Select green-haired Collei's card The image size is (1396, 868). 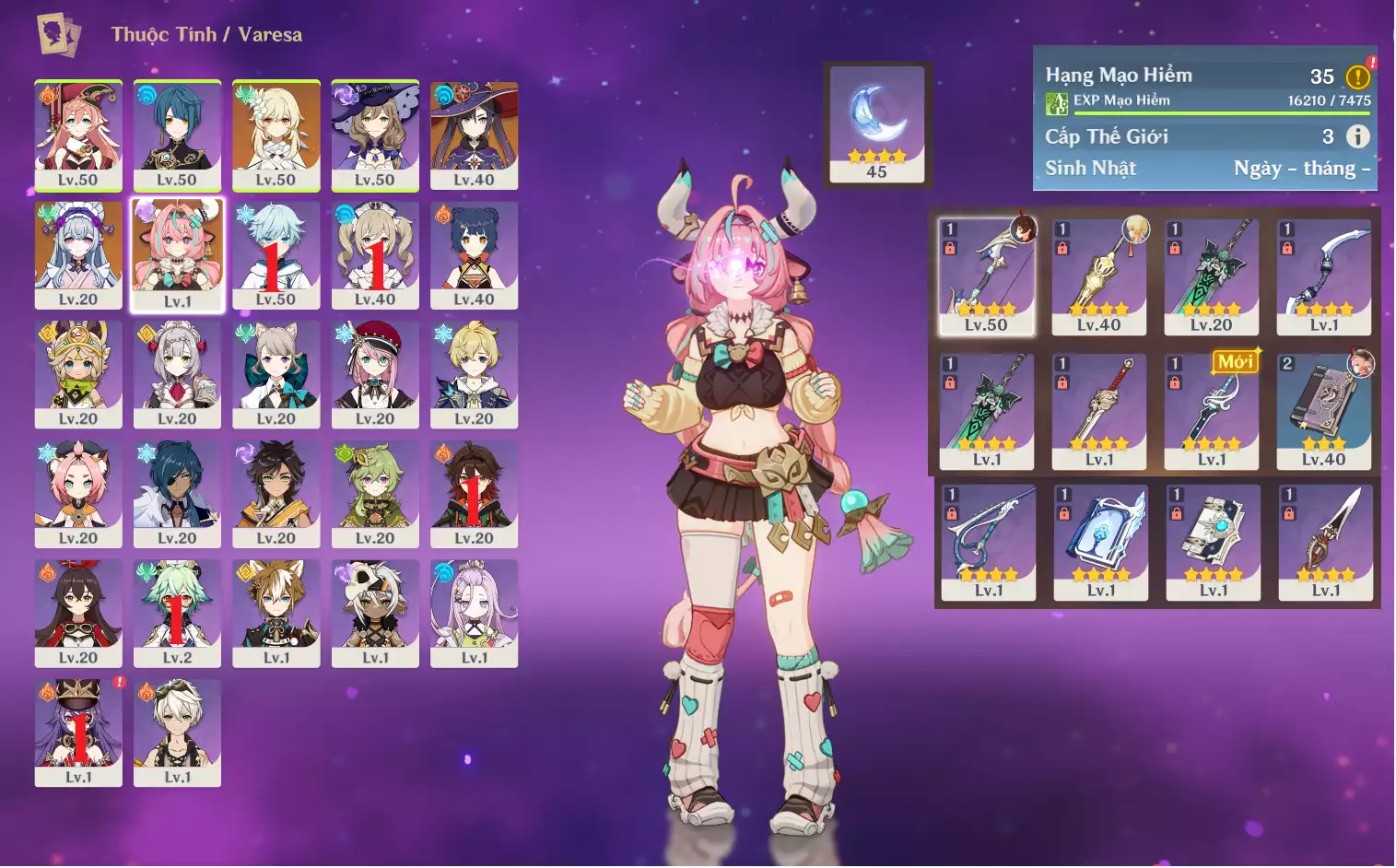(x=375, y=494)
